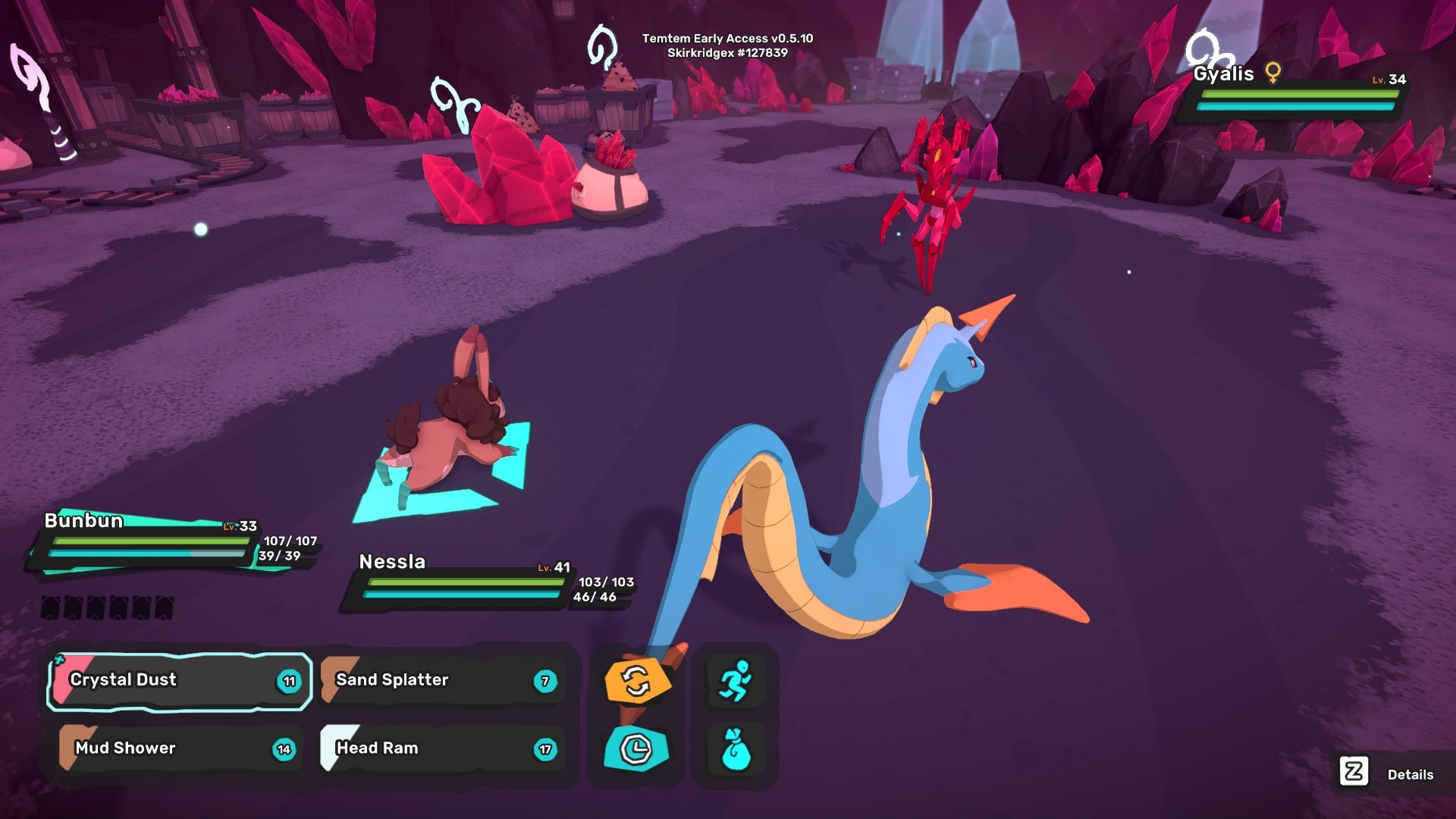Select the team swap icon
The image size is (1456, 819).
pyautogui.click(x=636, y=681)
